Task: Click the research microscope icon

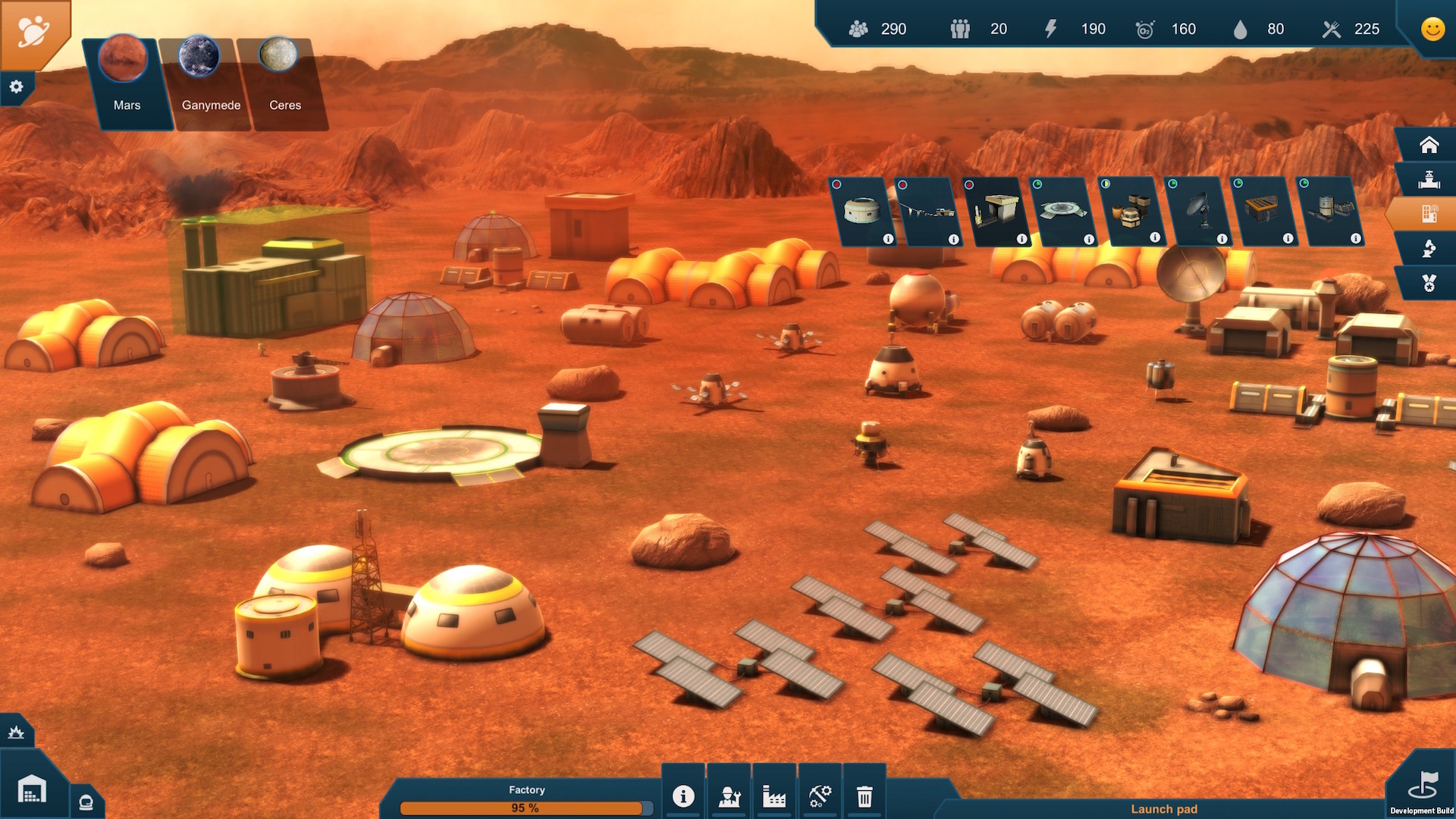Action: (x=1429, y=248)
